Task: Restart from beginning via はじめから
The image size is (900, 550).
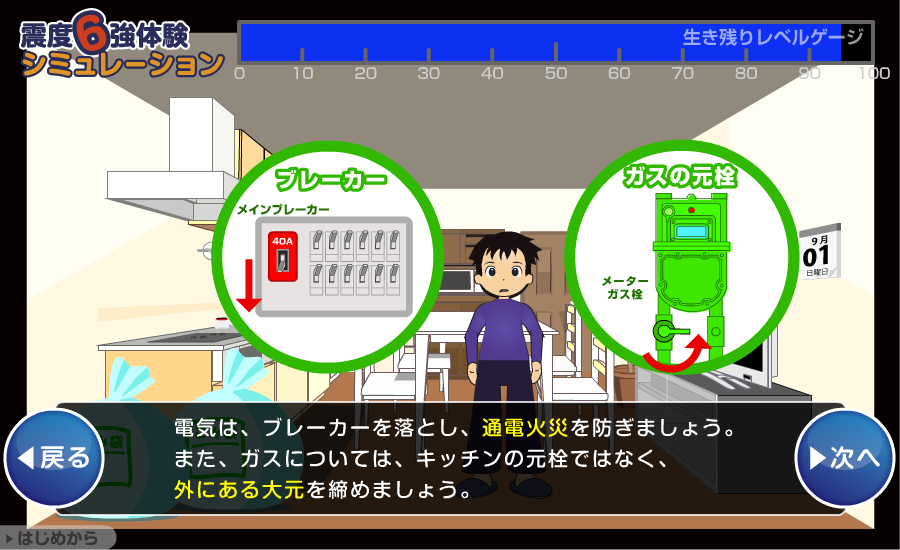Action: tap(58, 538)
